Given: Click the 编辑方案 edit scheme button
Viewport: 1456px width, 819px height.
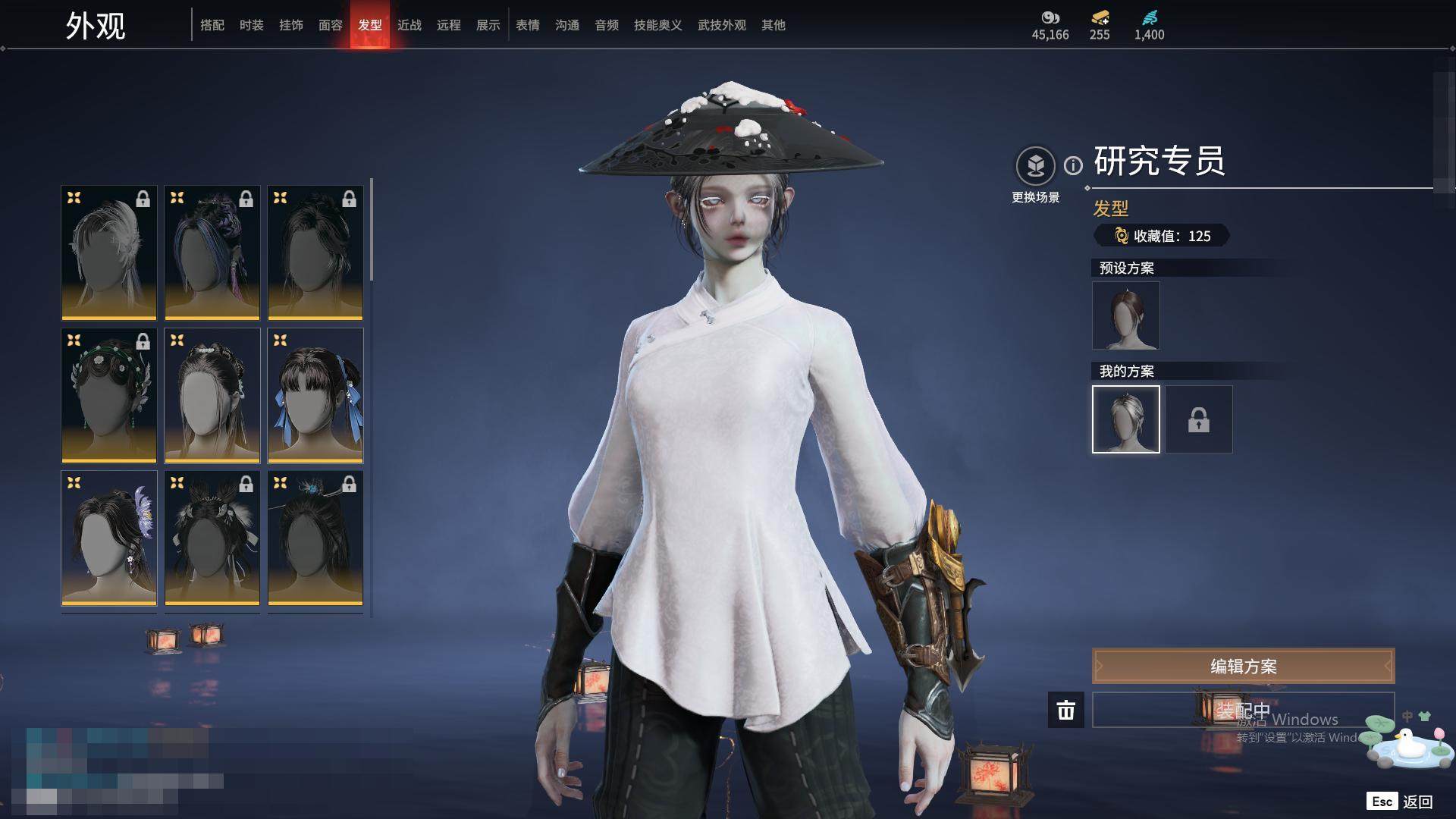Looking at the screenshot, I should pyautogui.click(x=1243, y=666).
